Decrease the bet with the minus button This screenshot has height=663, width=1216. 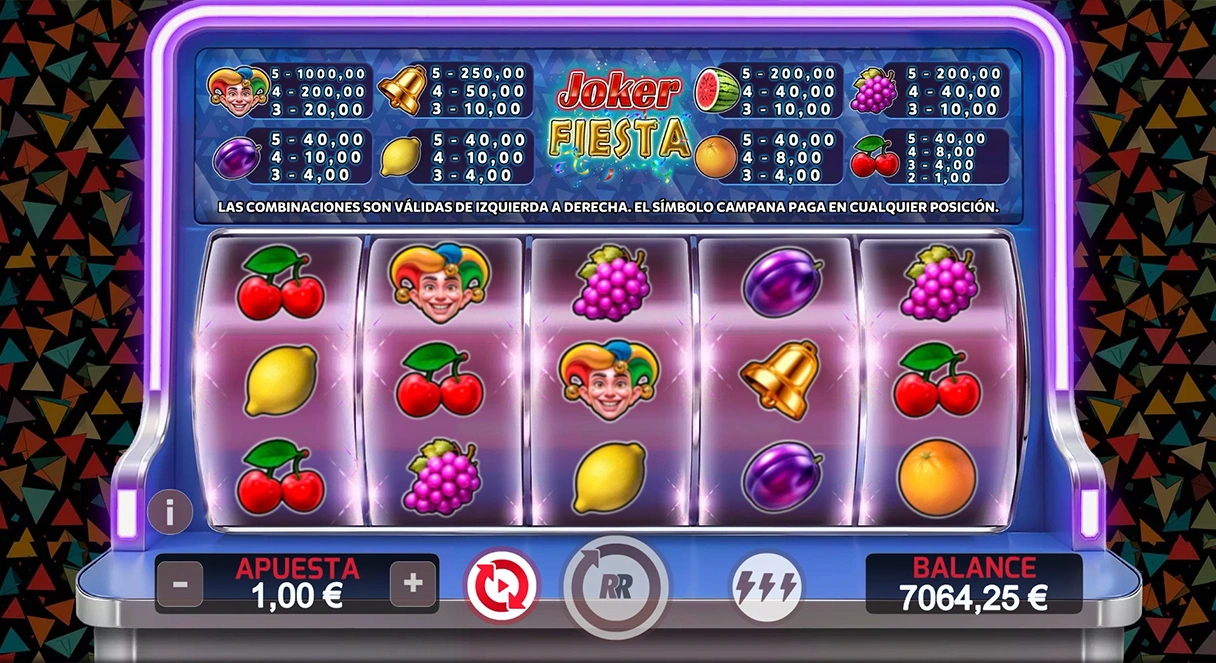[x=180, y=583]
